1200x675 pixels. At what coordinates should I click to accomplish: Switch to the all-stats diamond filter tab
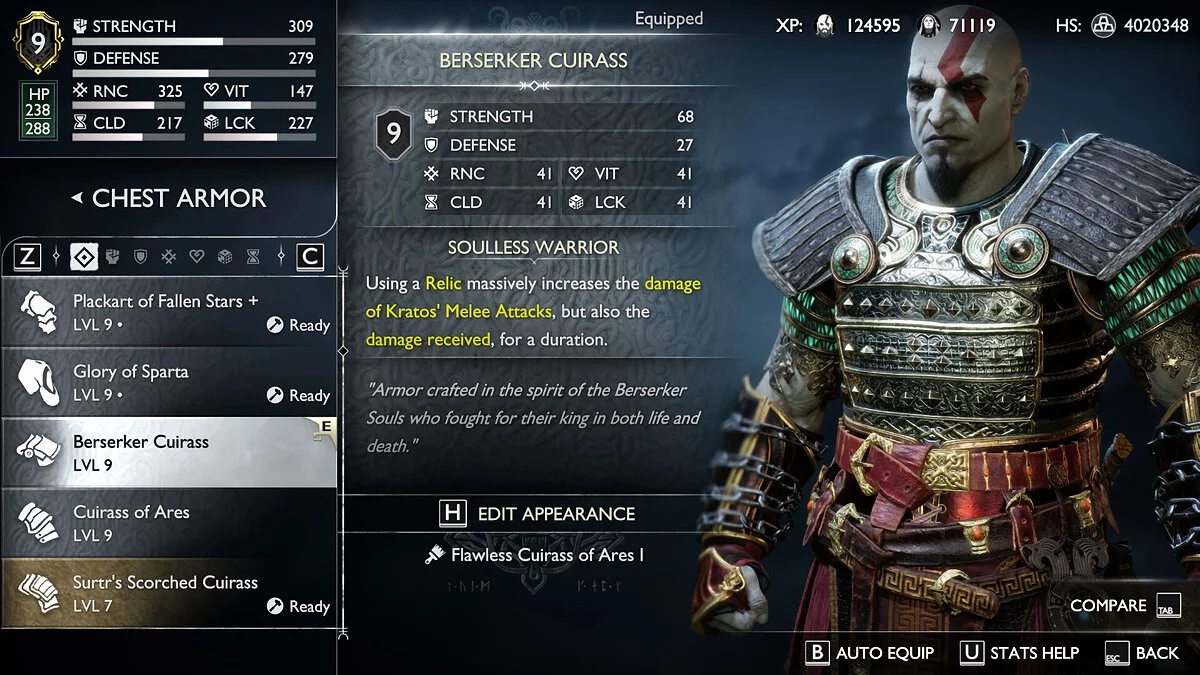(x=84, y=257)
